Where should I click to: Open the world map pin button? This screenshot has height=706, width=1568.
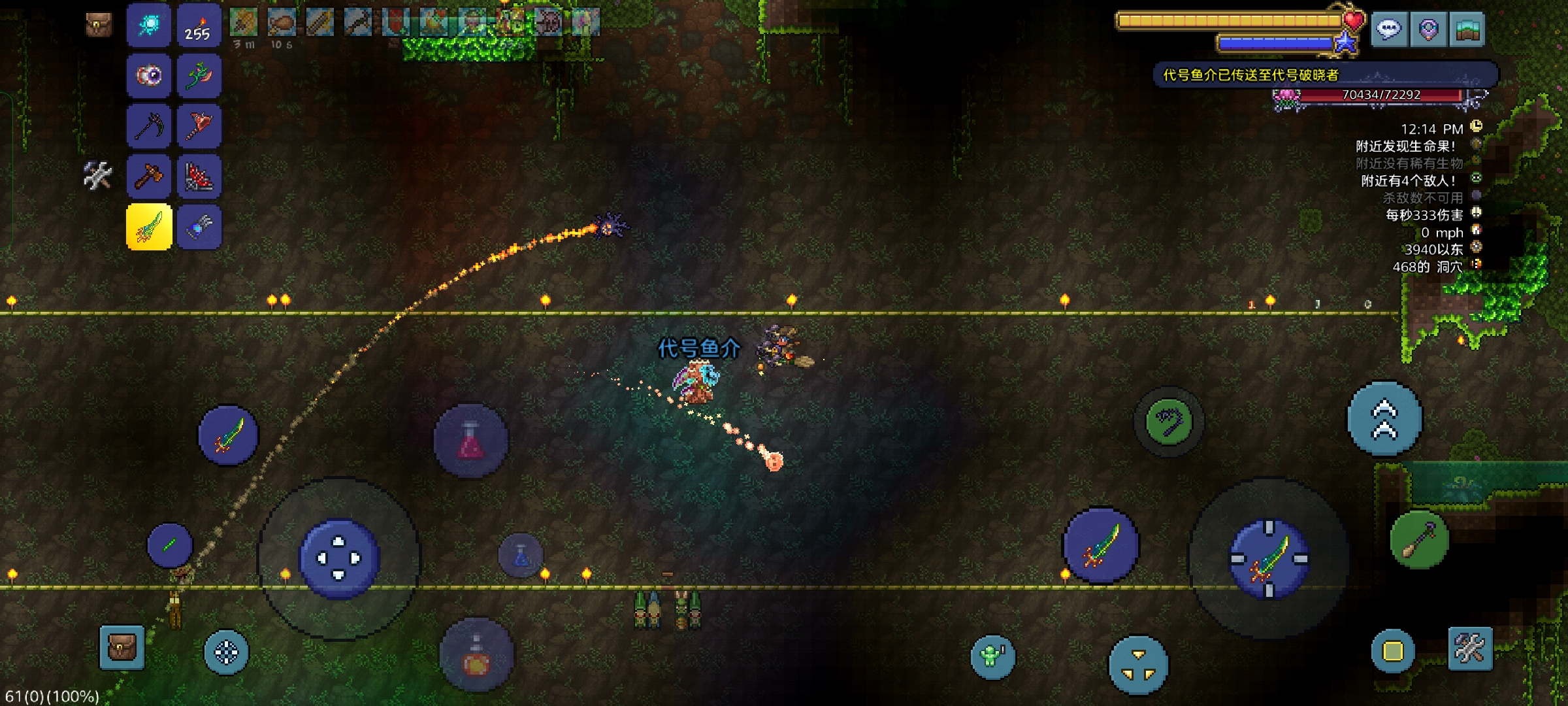[x=1428, y=29]
